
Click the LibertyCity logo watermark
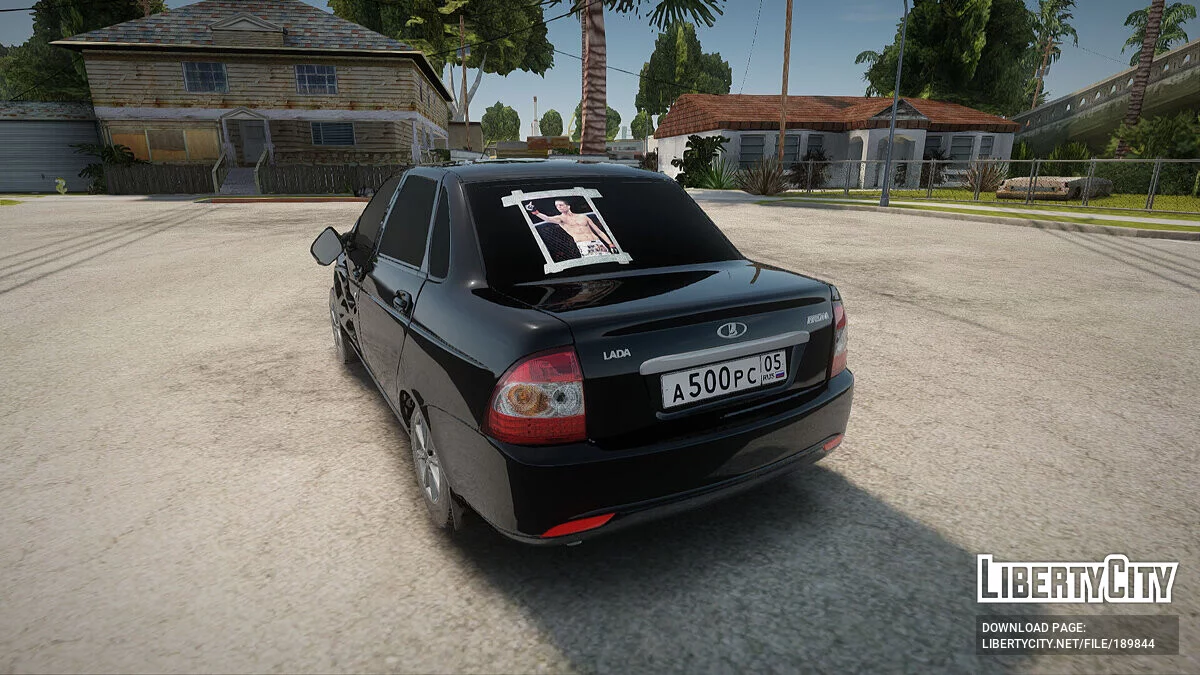click(1077, 579)
